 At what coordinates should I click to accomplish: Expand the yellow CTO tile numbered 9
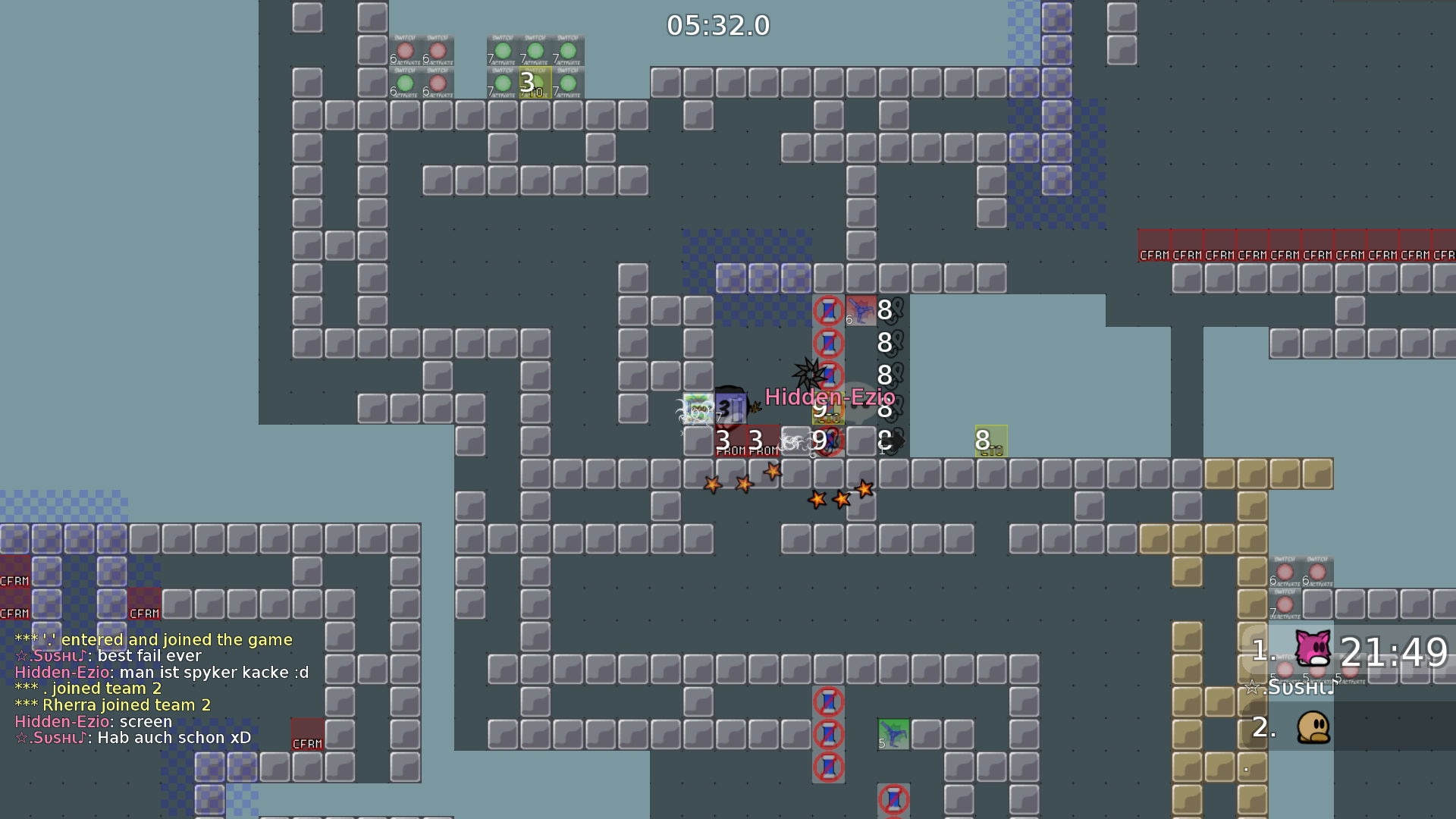click(827, 409)
